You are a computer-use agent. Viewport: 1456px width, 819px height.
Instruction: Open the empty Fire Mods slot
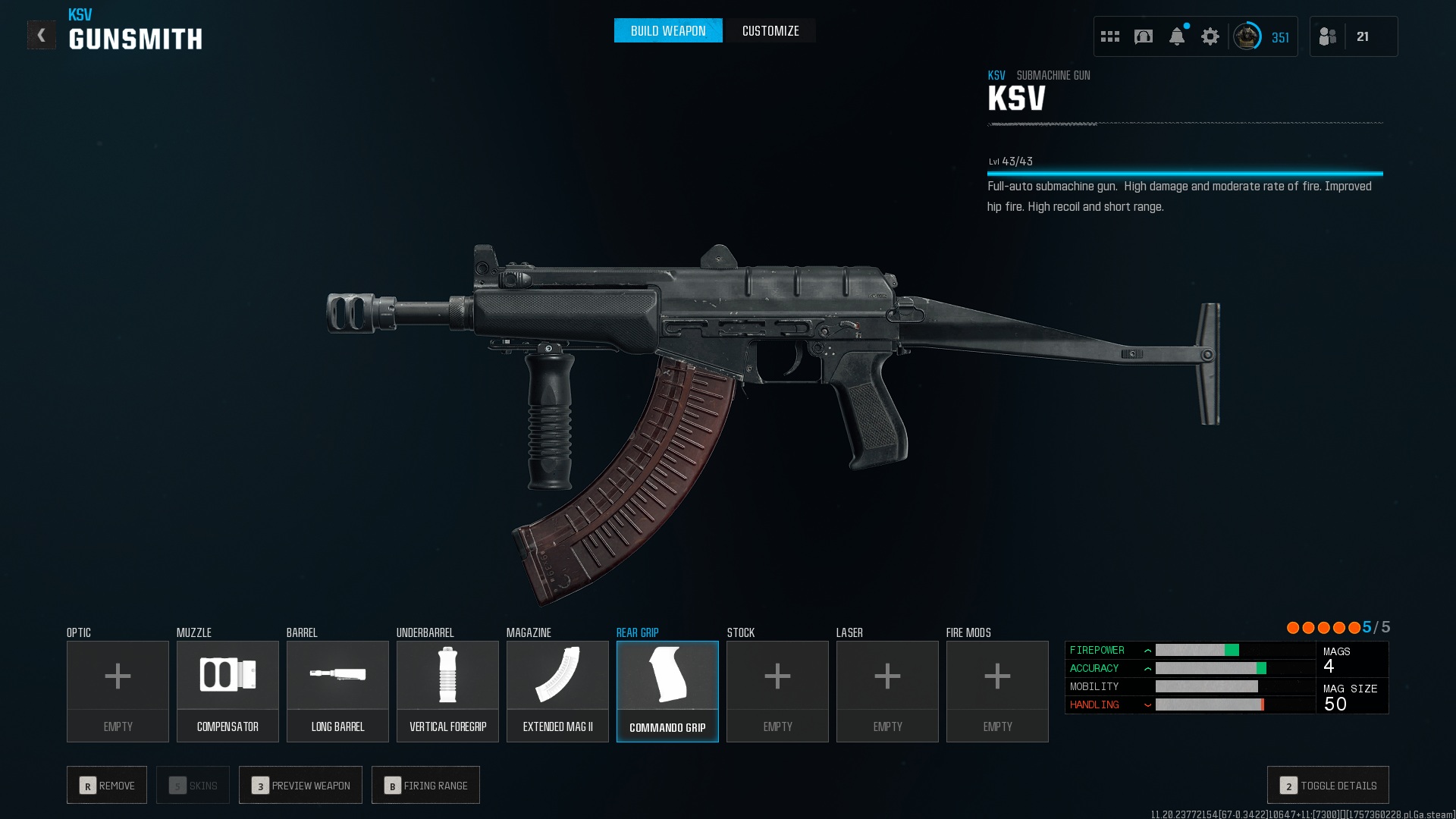pos(997,691)
